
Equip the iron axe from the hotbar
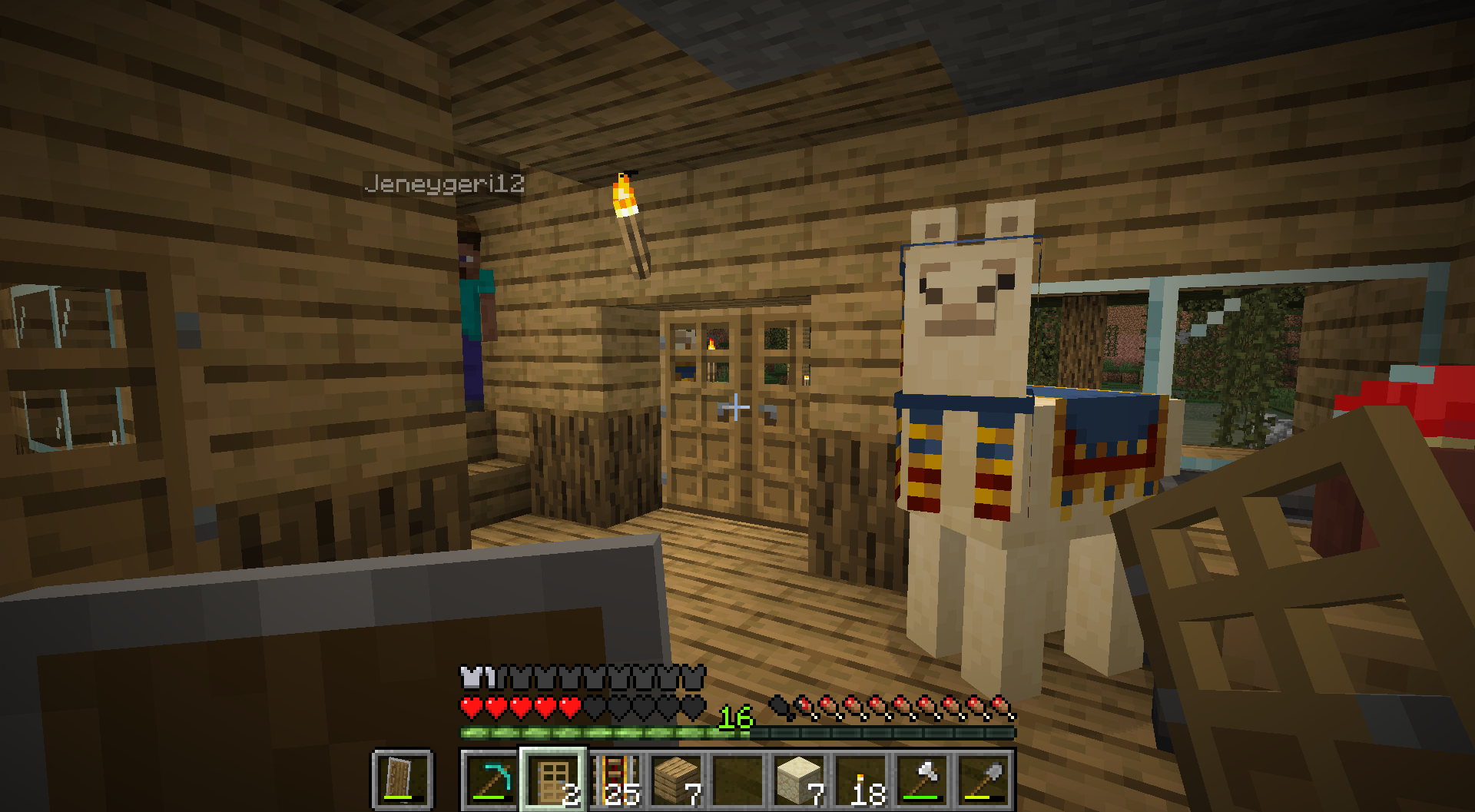click(x=923, y=780)
